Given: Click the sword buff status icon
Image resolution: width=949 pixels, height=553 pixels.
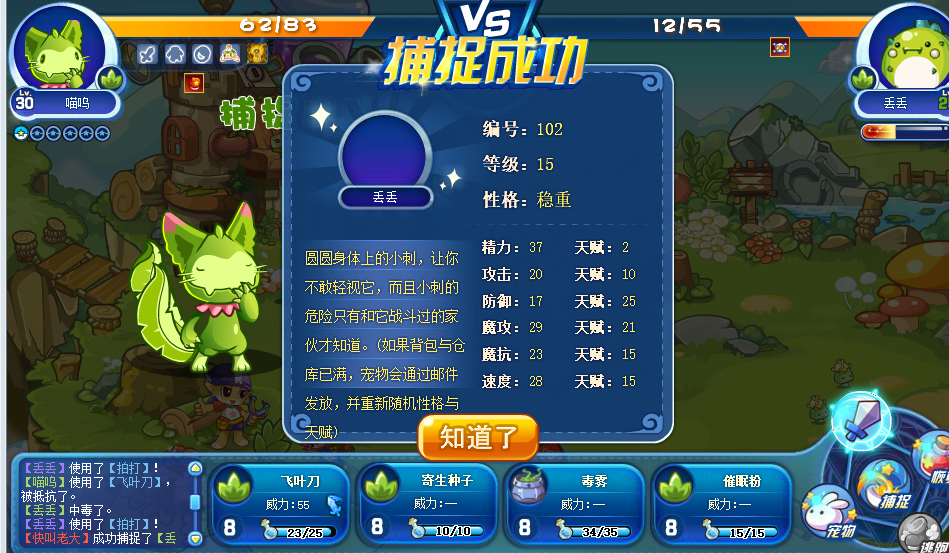Looking at the screenshot, I should tap(148, 54).
